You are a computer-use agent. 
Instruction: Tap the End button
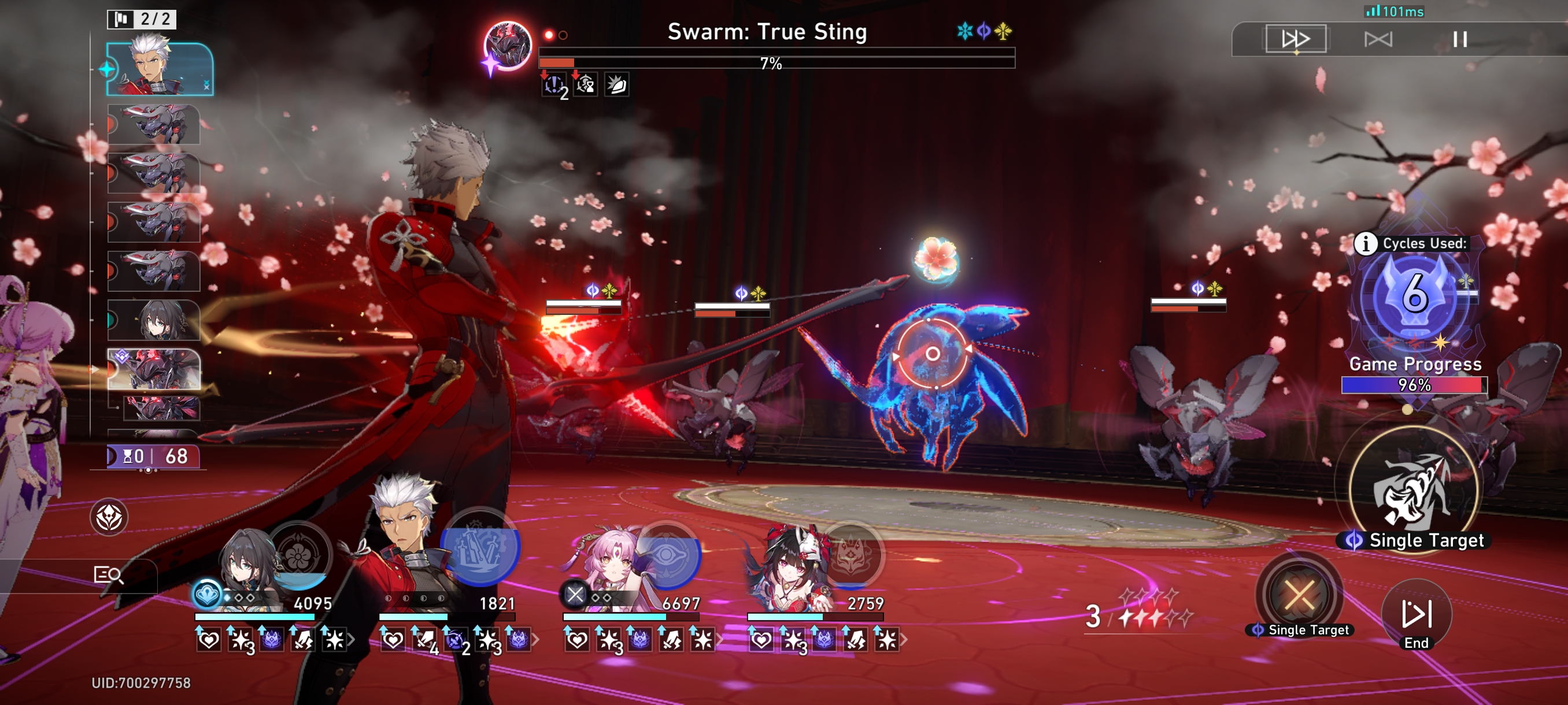[1416, 615]
